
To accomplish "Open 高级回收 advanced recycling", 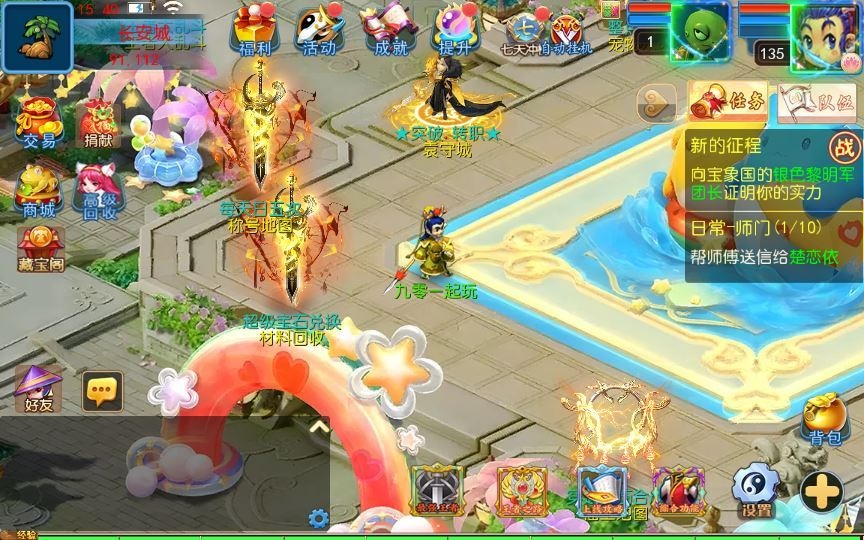I will (98, 190).
